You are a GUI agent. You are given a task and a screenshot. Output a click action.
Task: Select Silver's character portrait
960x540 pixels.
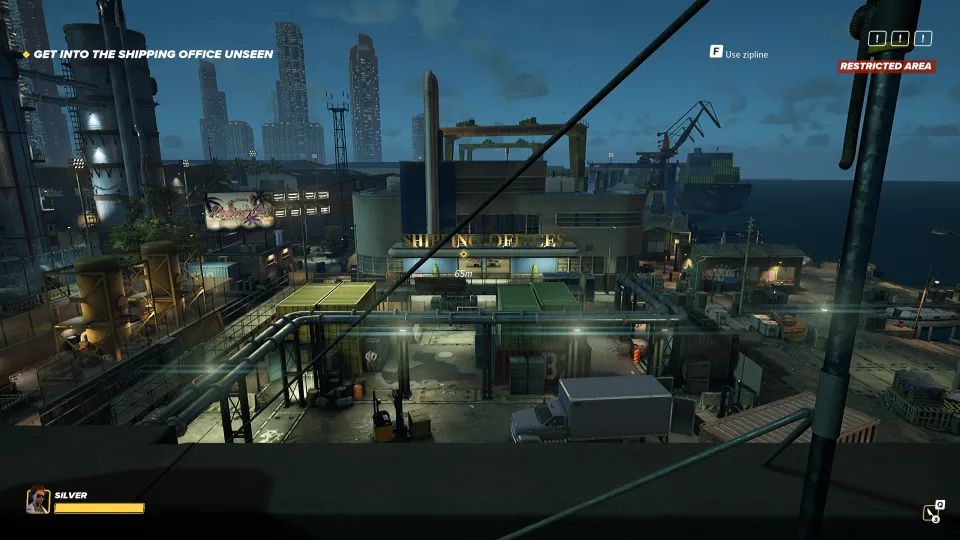tap(38, 499)
